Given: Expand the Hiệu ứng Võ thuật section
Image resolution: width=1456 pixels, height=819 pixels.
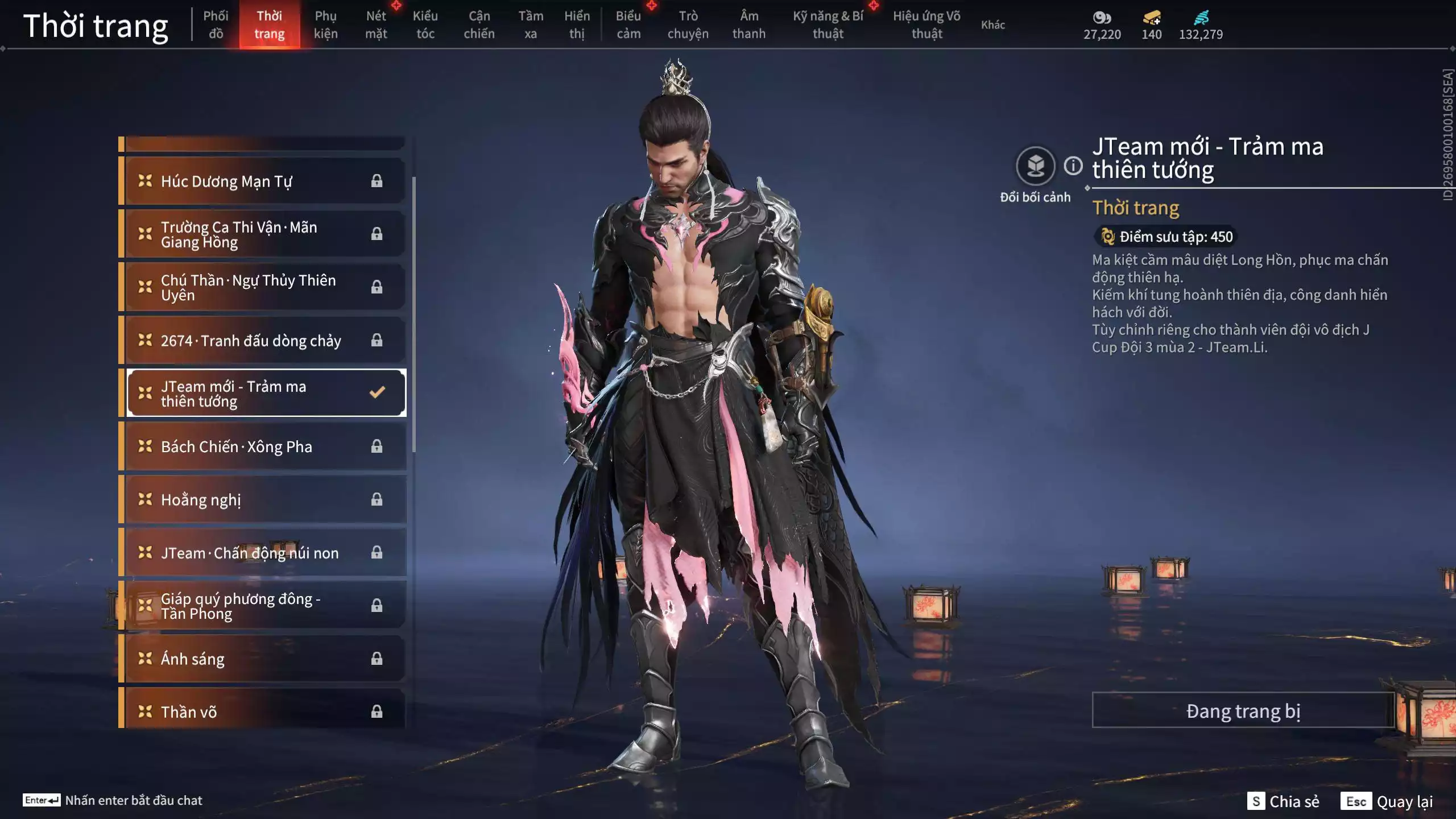Looking at the screenshot, I should pos(929,24).
